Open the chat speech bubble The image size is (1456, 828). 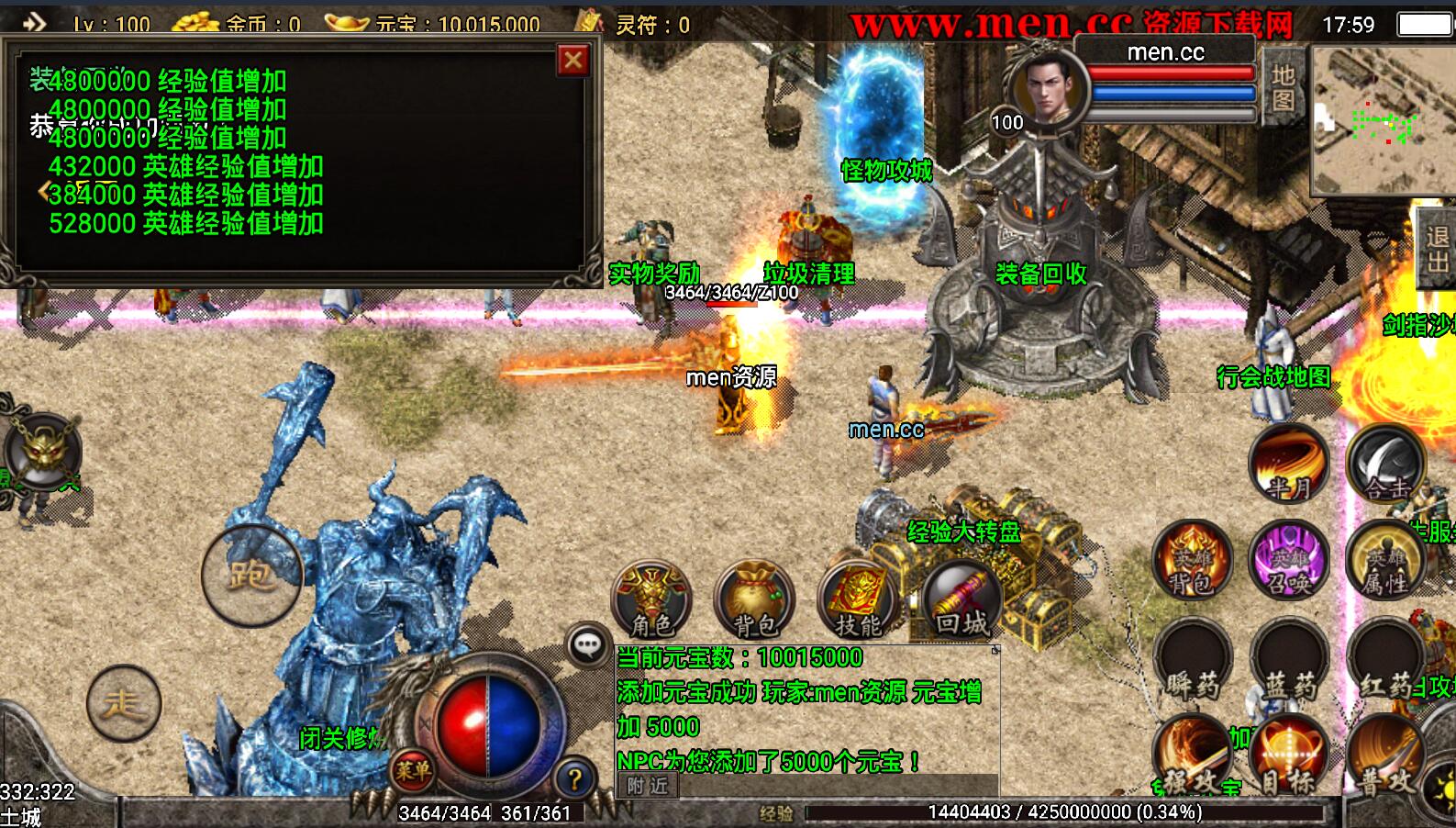[x=587, y=645]
